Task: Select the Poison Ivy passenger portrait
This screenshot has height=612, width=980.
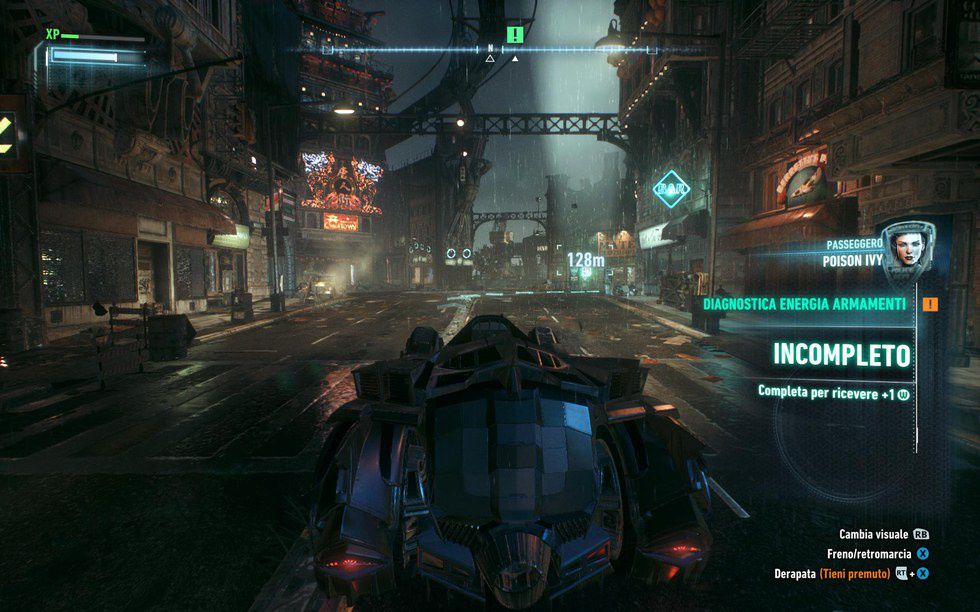Action: pyautogui.click(x=904, y=246)
